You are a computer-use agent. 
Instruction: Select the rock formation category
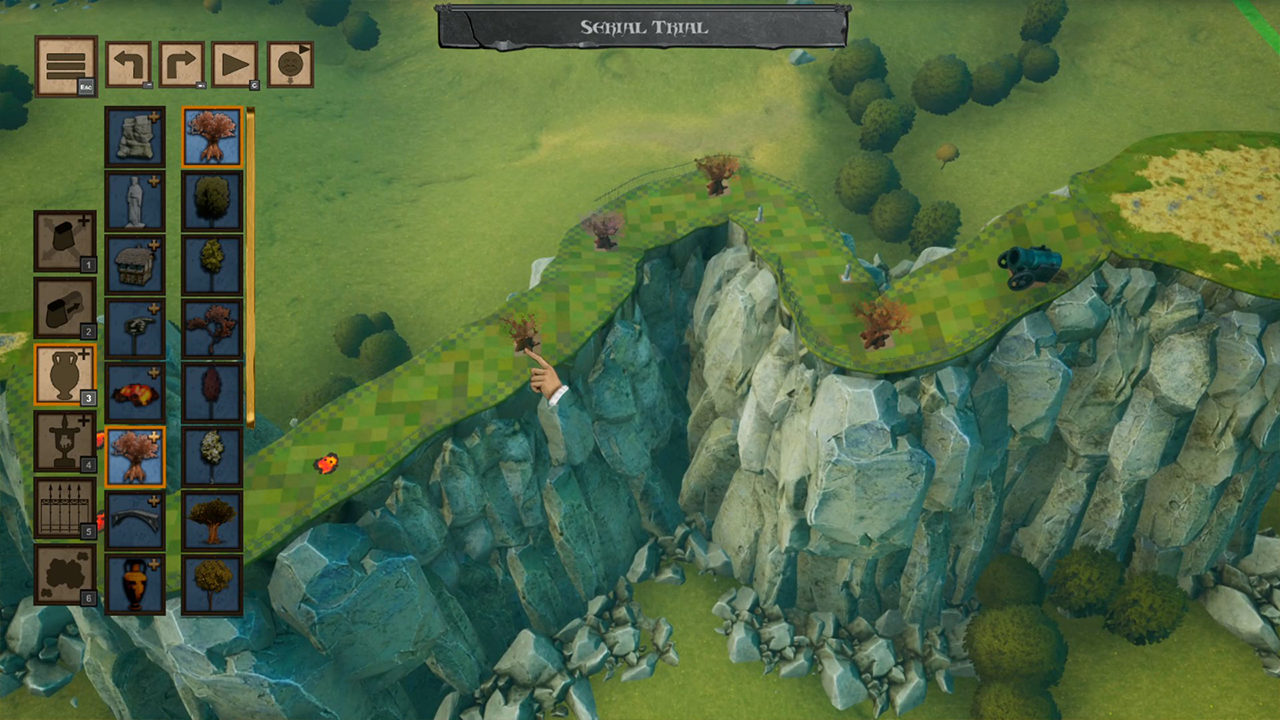[135, 137]
